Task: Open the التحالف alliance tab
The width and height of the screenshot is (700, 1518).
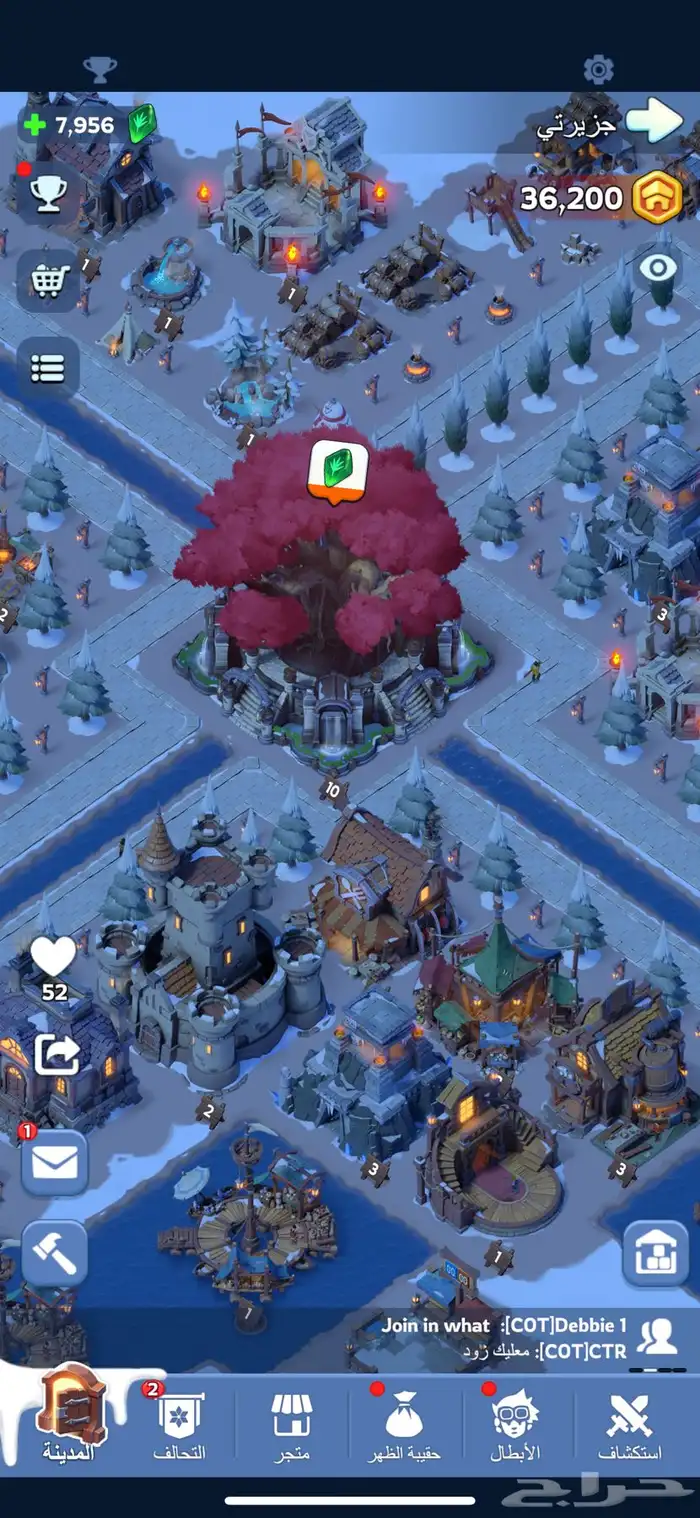Action: tap(180, 1425)
